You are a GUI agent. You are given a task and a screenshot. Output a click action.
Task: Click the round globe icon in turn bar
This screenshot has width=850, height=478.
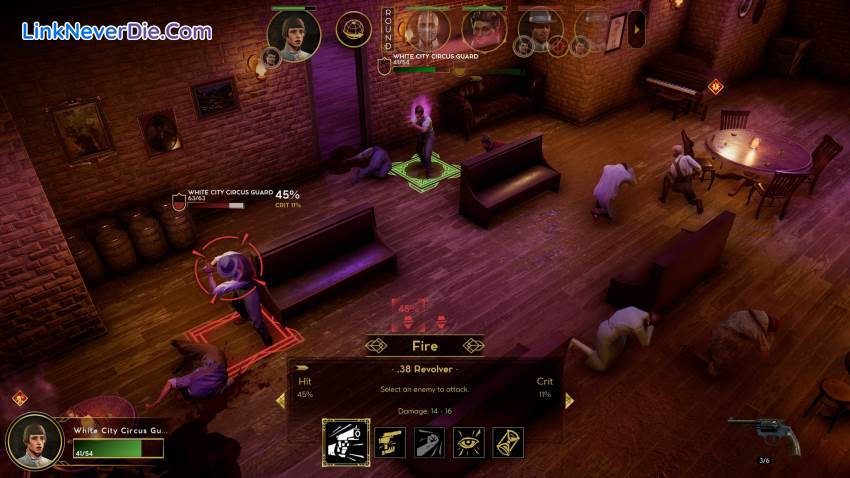coord(353,29)
